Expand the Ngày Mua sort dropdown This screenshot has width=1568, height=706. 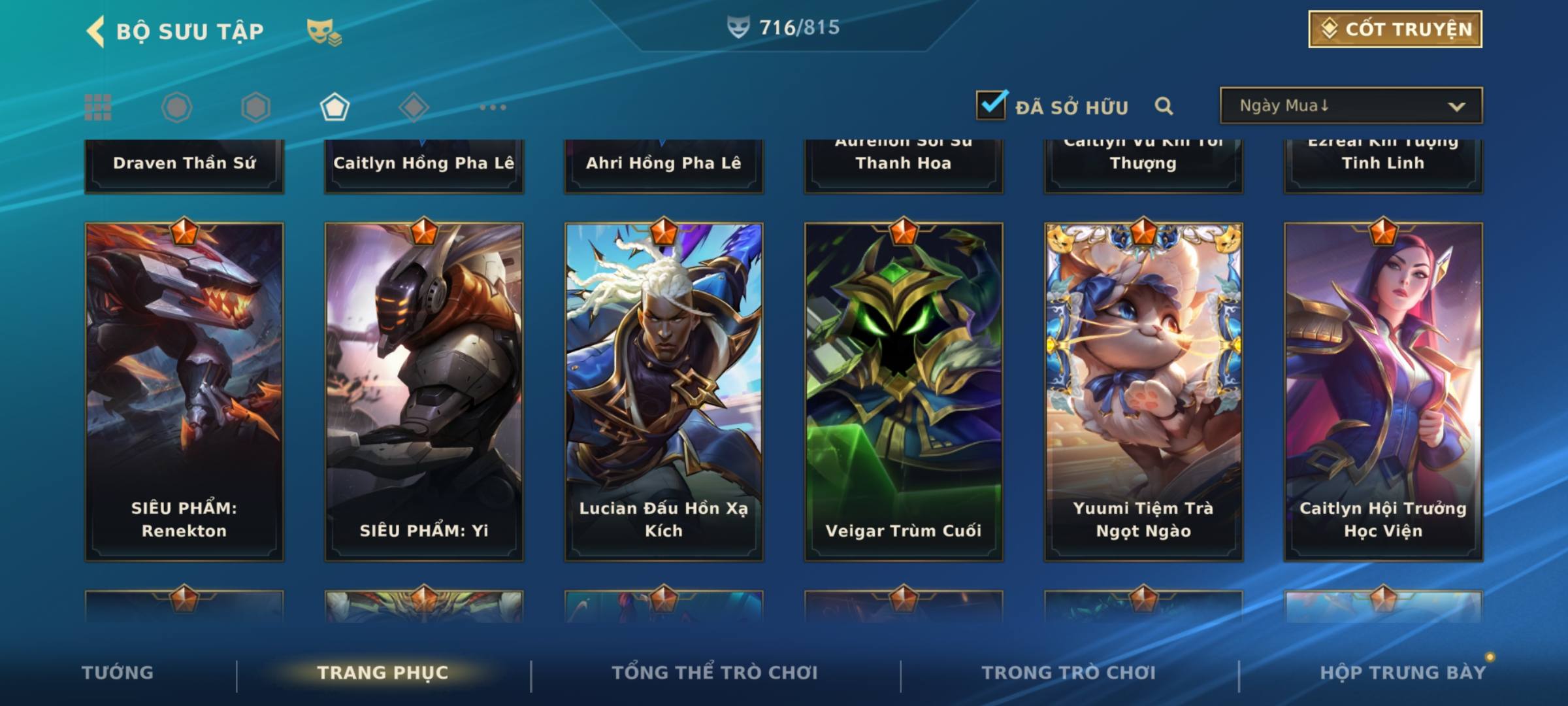[1350, 106]
